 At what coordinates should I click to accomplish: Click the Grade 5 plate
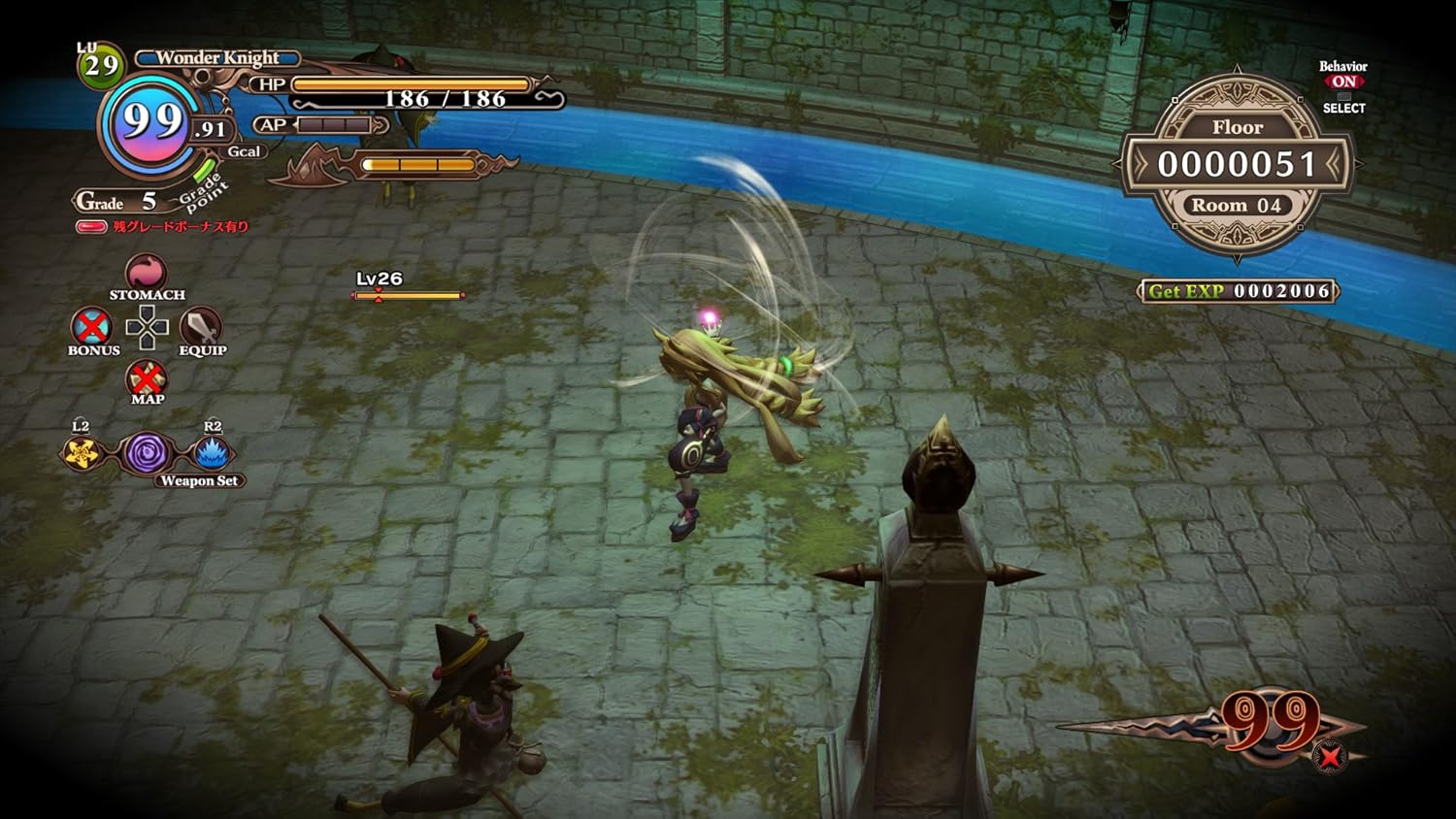pos(116,202)
